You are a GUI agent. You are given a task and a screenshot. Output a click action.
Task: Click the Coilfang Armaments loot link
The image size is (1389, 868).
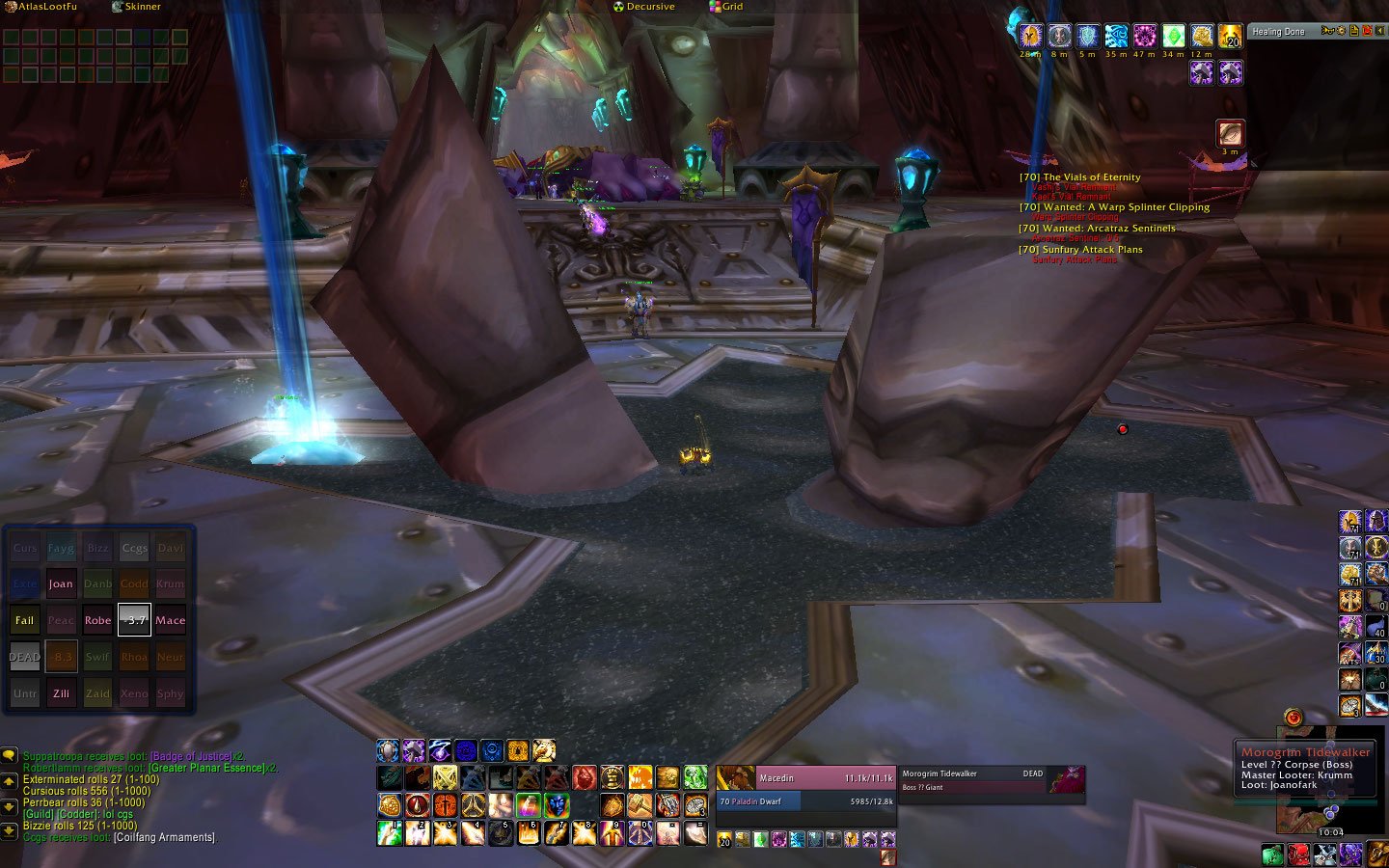[164, 837]
